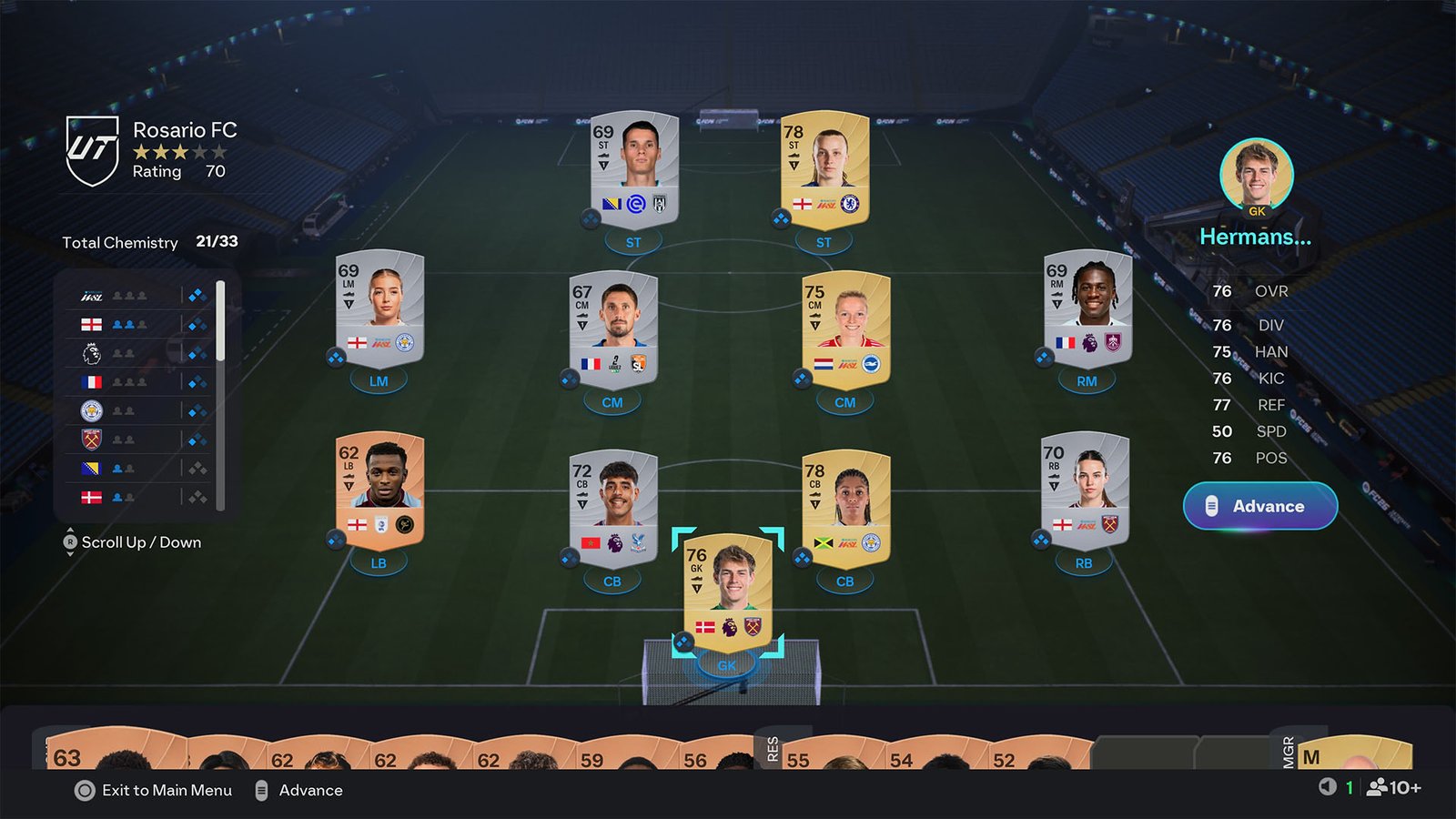Image resolution: width=1456 pixels, height=819 pixels.
Task: Click the Advance button
Action: tap(1259, 506)
